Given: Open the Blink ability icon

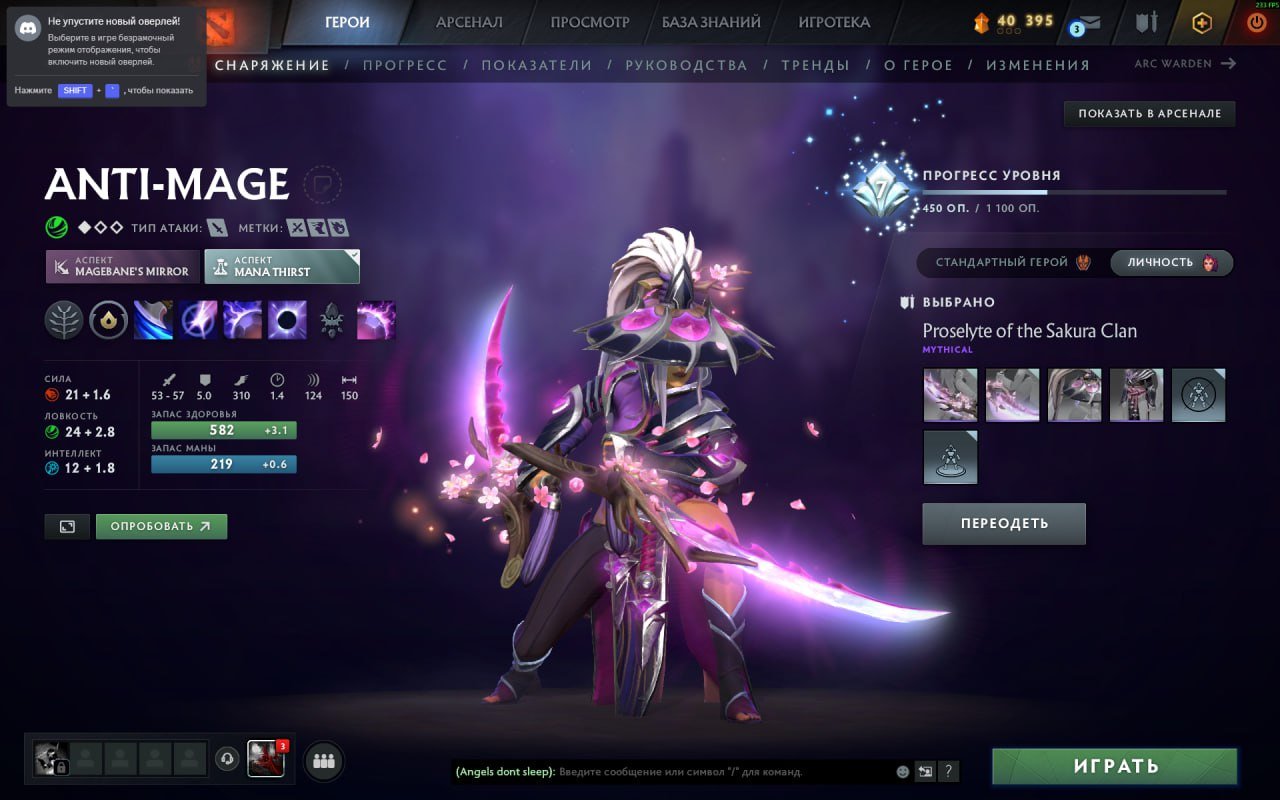Looking at the screenshot, I should click(200, 320).
